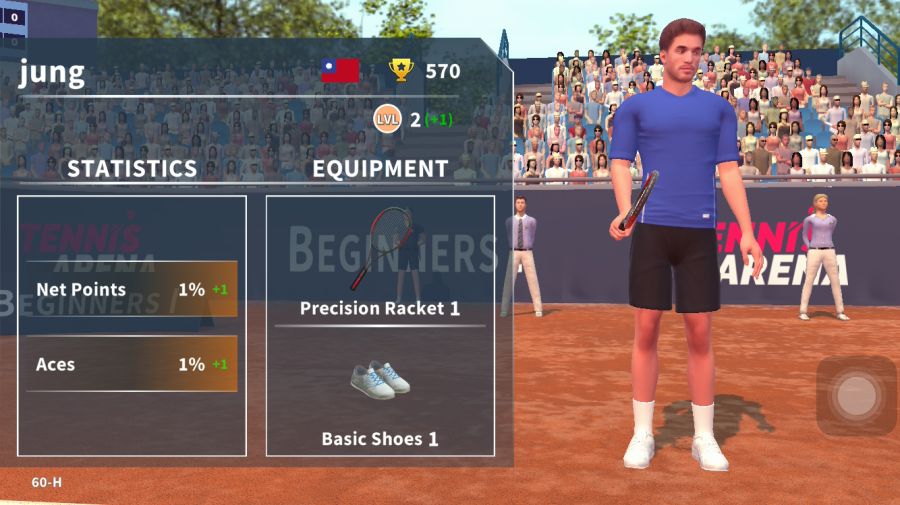Click the orange LVL badge
900x505 pixels.
tap(387, 120)
